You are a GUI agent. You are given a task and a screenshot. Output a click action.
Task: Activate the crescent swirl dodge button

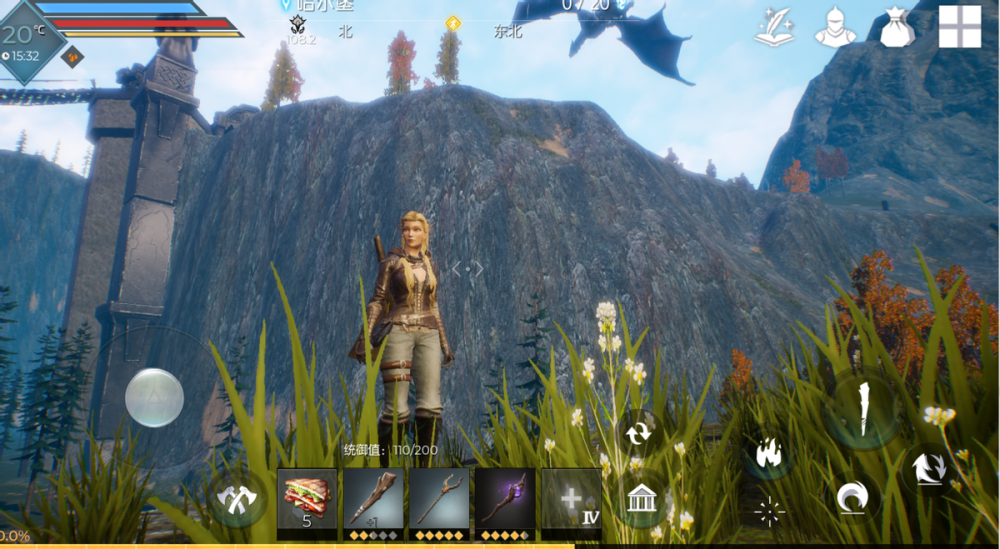853,496
